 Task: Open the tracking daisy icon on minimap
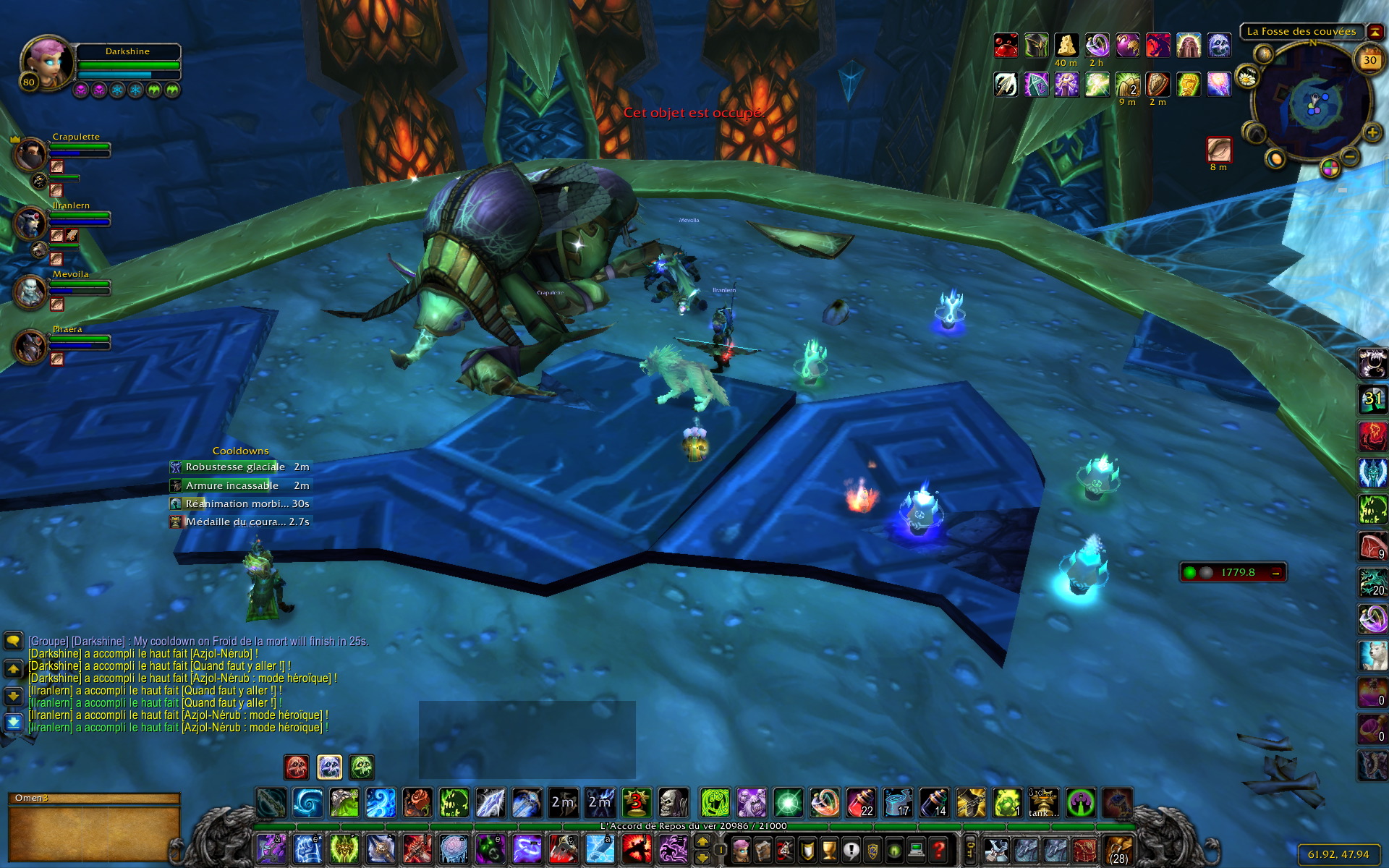[1247, 77]
